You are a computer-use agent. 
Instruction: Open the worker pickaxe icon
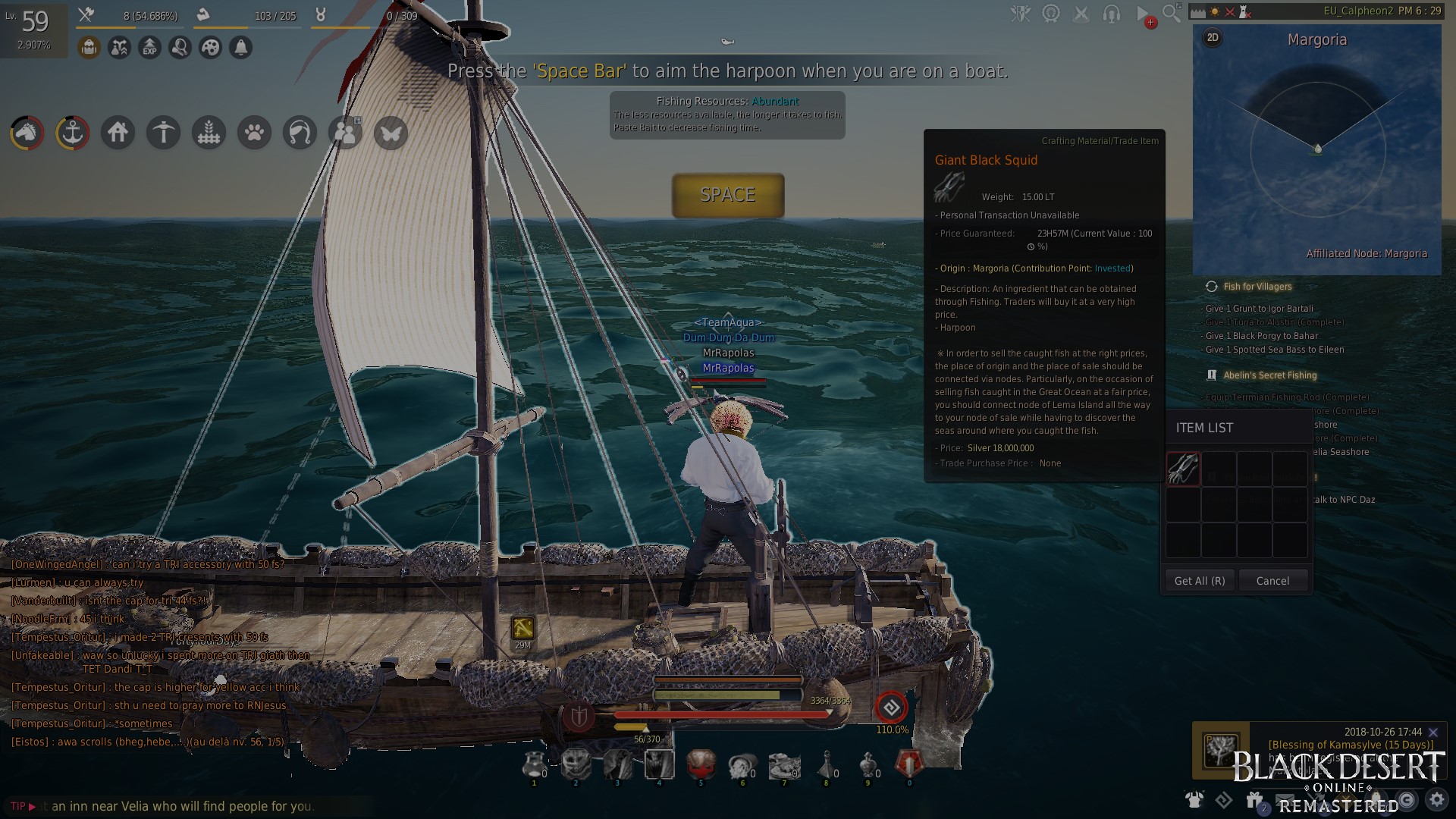(163, 133)
